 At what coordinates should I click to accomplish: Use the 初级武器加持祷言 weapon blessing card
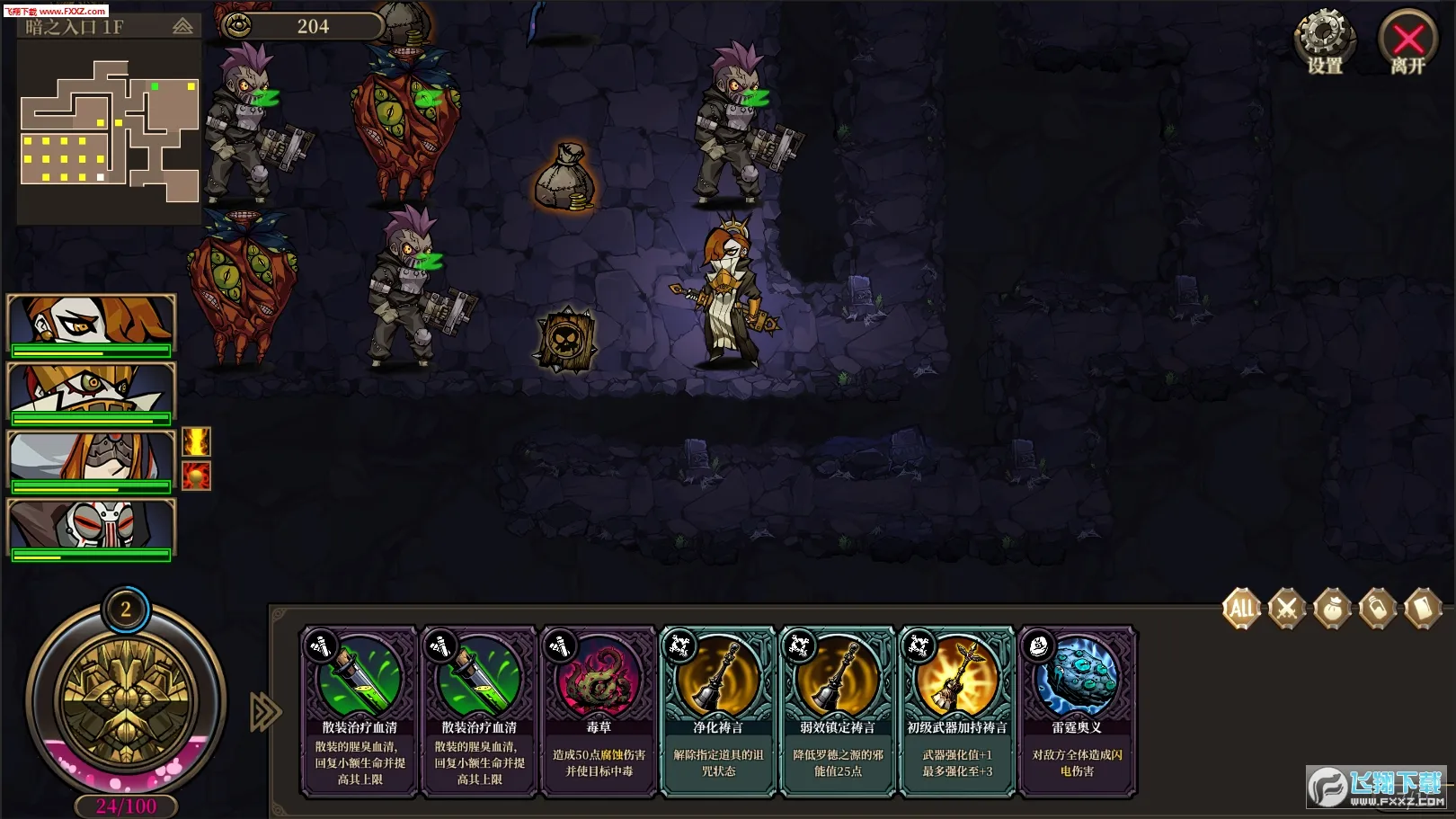pos(957,710)
